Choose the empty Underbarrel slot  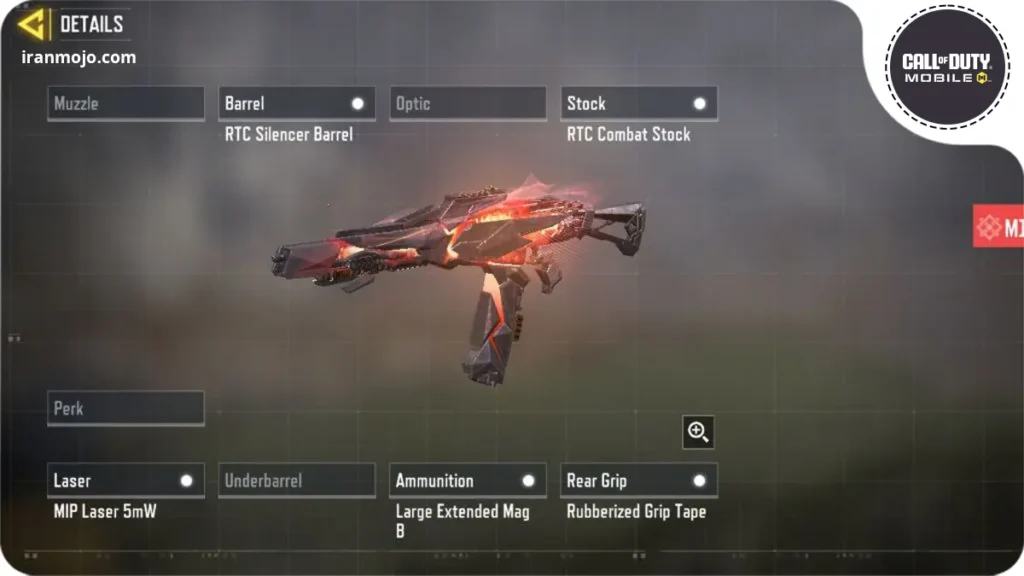coord(297,481)
